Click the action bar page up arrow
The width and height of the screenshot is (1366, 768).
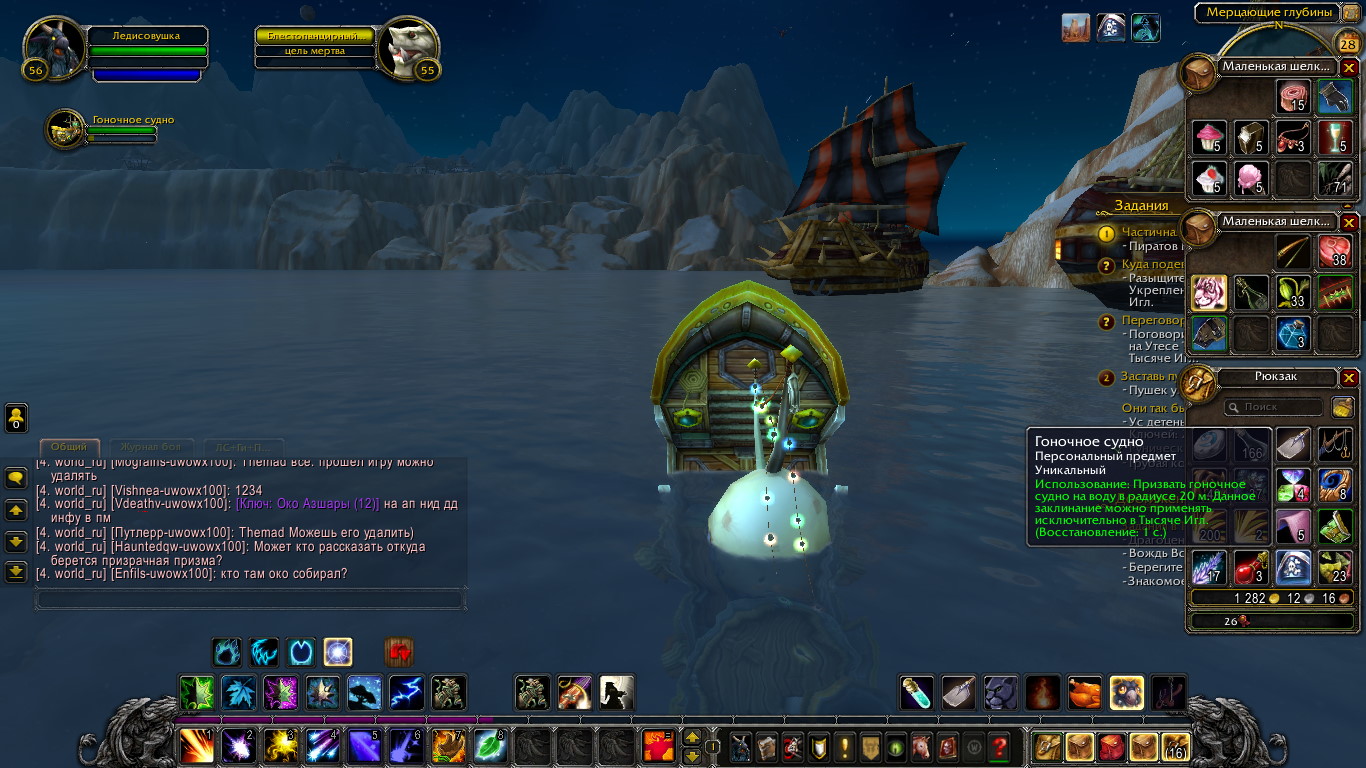(x=691, y=738)
